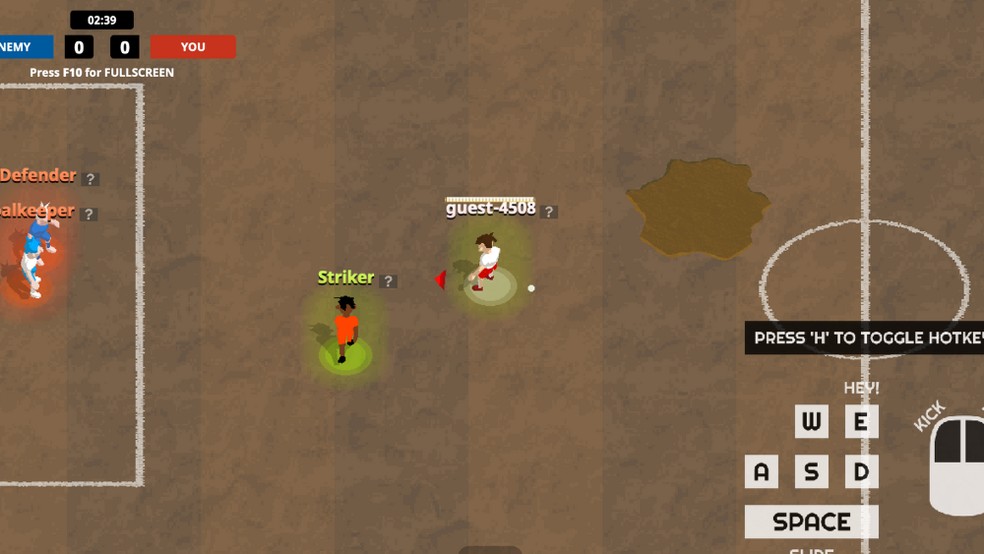Click the question mark next to Goalkeeper
984x554 pixels.
click(x=89, y=214)
